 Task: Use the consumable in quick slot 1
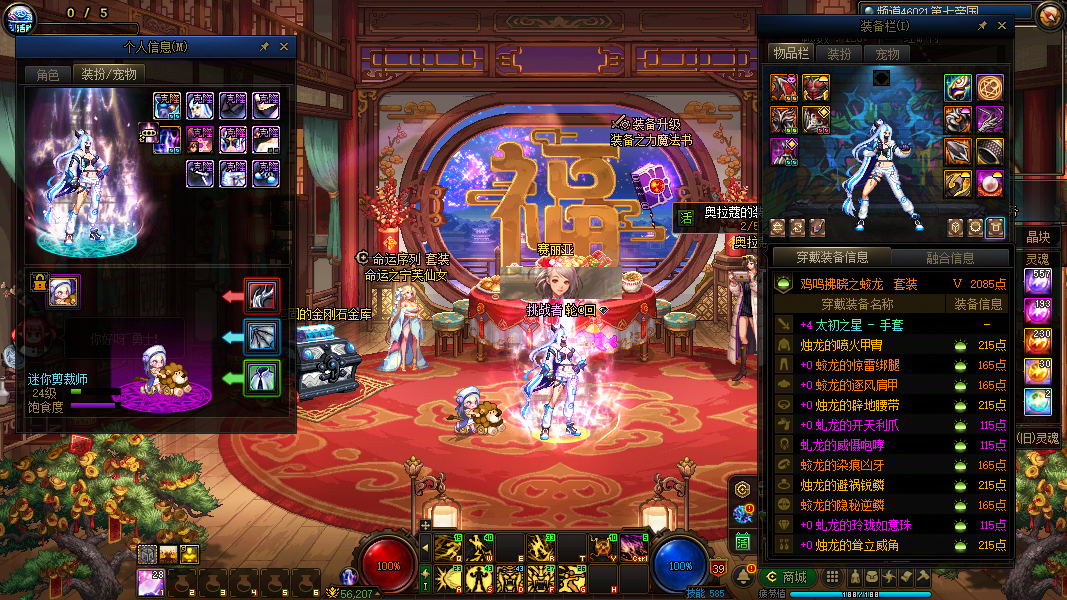click(x=150, y=580)
